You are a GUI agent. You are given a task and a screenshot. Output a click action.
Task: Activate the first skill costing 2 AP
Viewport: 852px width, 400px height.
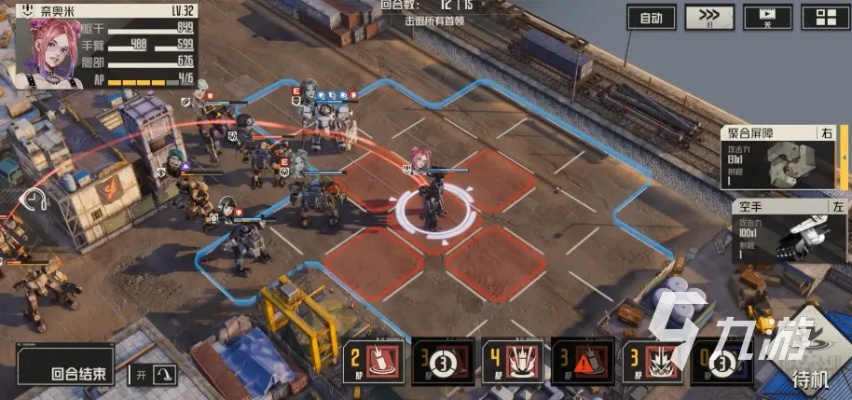[x=375, y=361]
